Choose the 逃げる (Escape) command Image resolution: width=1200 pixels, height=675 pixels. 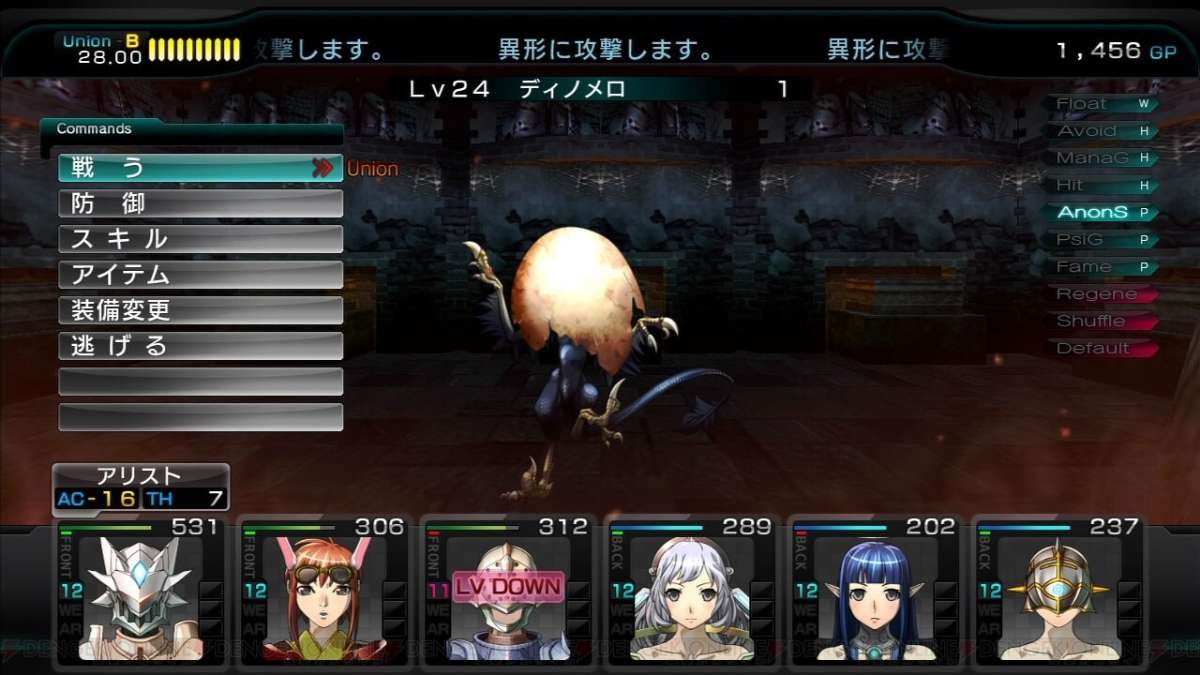200,346
